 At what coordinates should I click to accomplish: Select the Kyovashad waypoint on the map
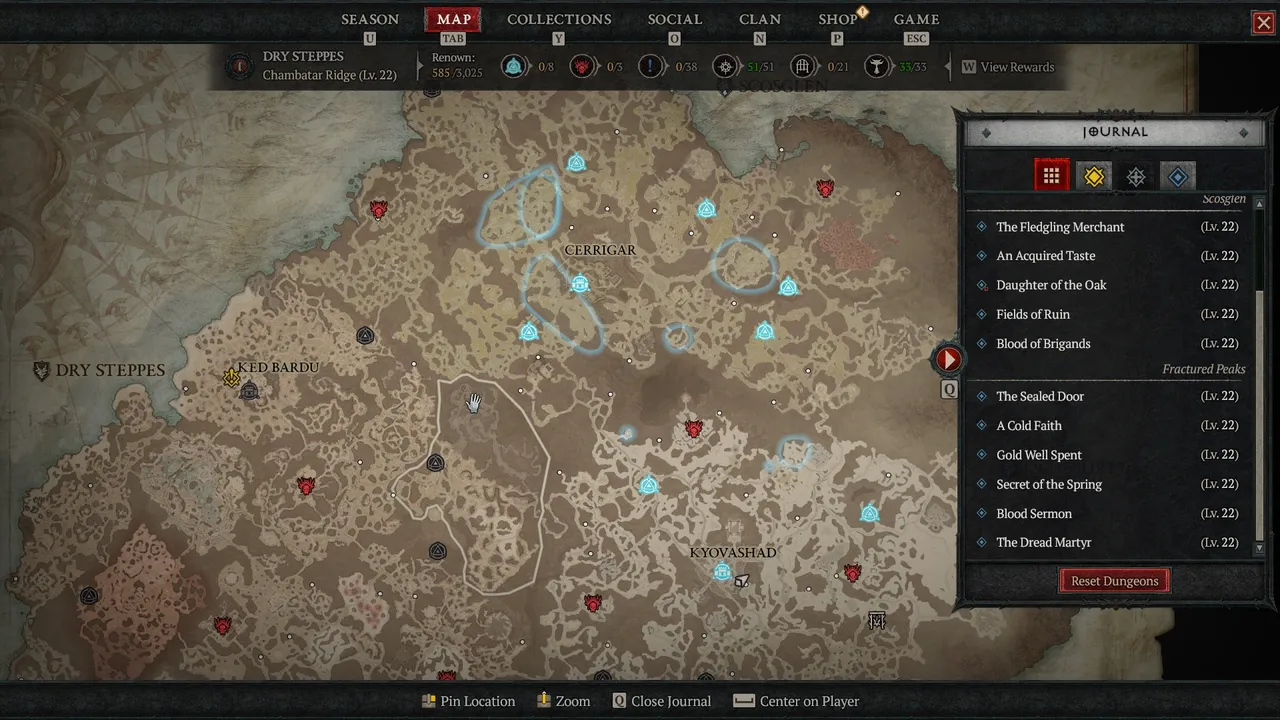722,572
